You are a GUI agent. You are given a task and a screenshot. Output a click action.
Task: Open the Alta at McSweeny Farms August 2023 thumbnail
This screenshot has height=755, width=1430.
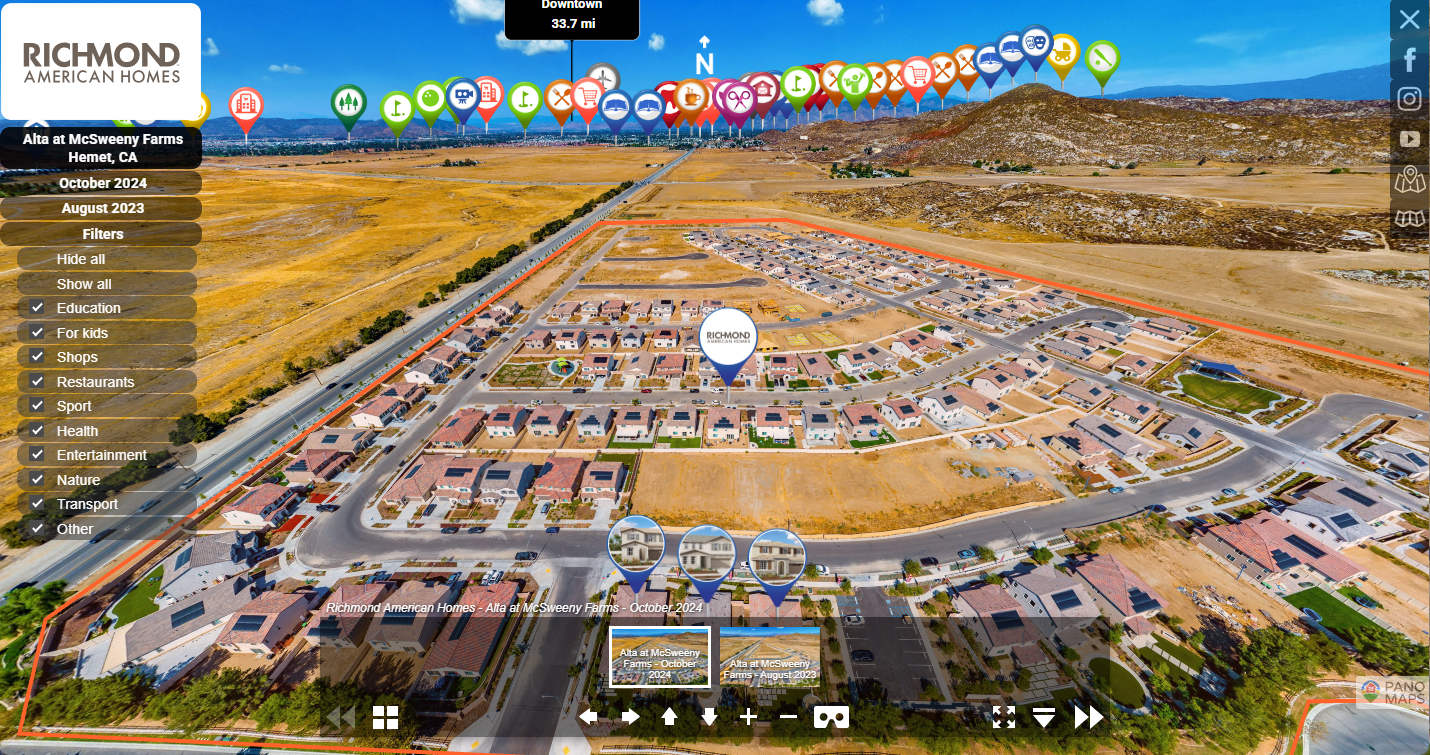[769, 657]
